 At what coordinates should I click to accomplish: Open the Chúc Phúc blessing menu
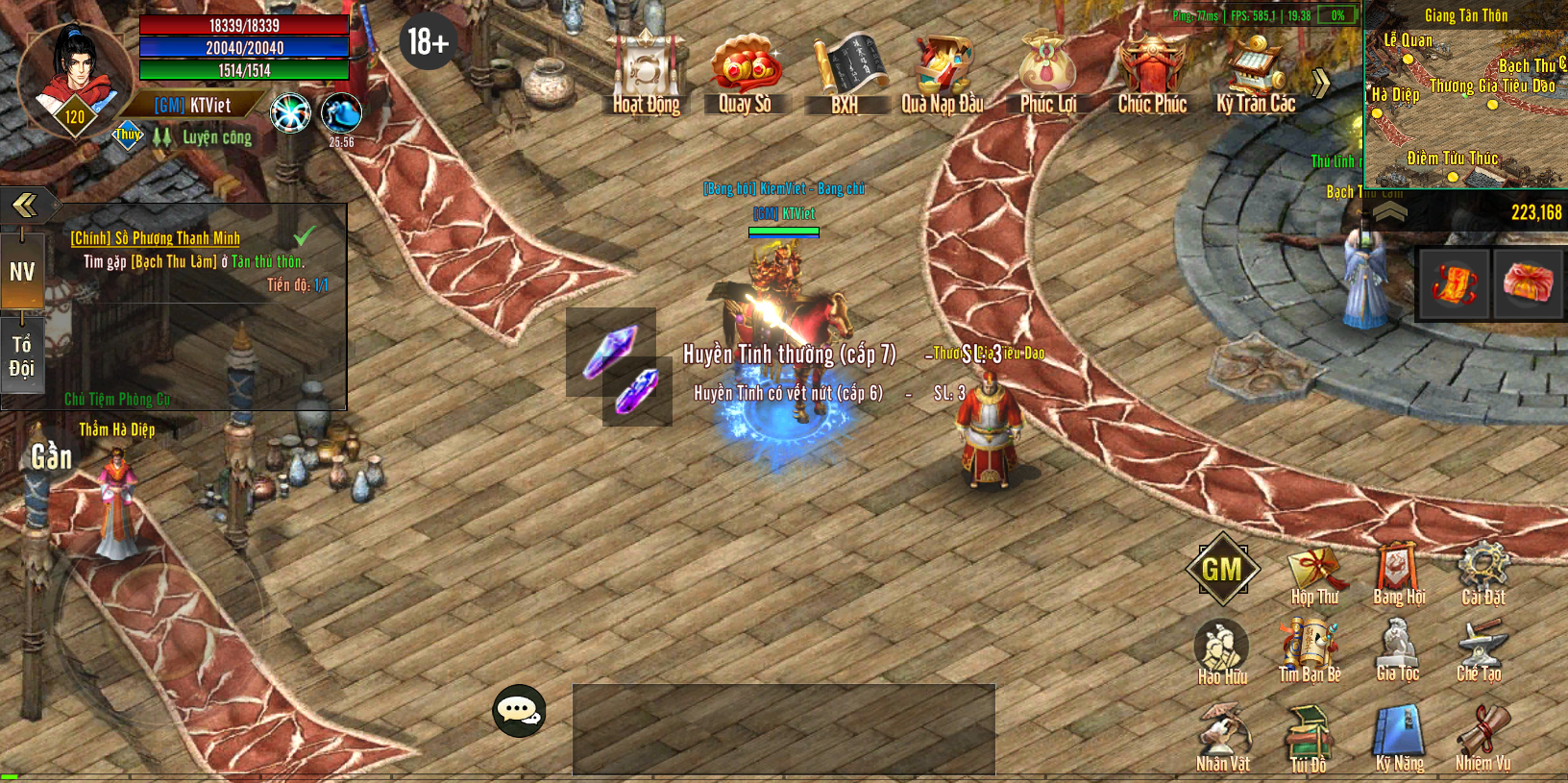1151,71
